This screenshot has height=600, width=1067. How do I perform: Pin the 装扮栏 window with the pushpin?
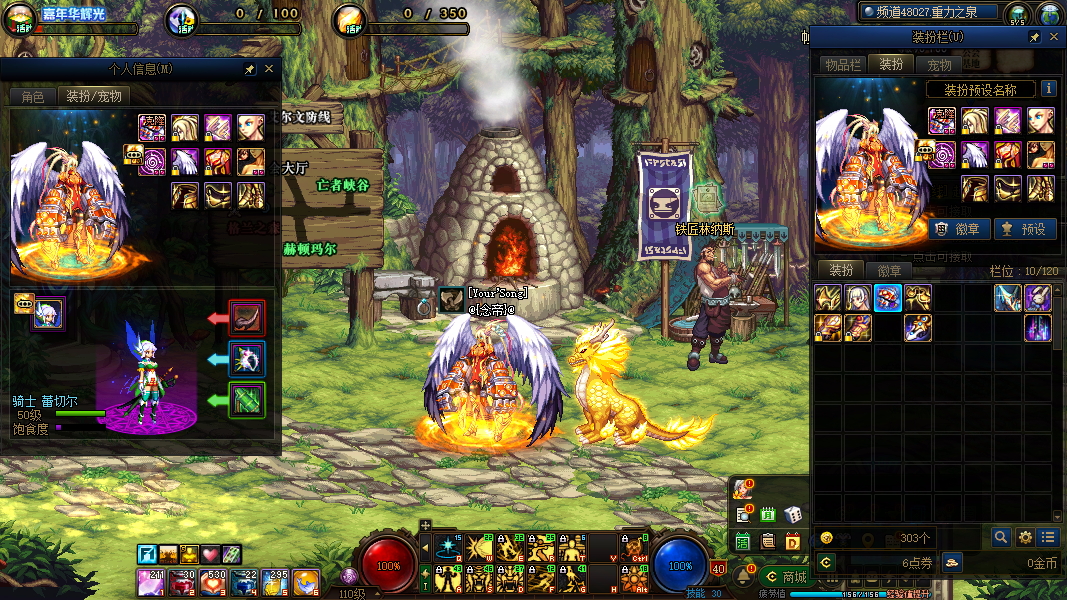(x=1034, y=37)
